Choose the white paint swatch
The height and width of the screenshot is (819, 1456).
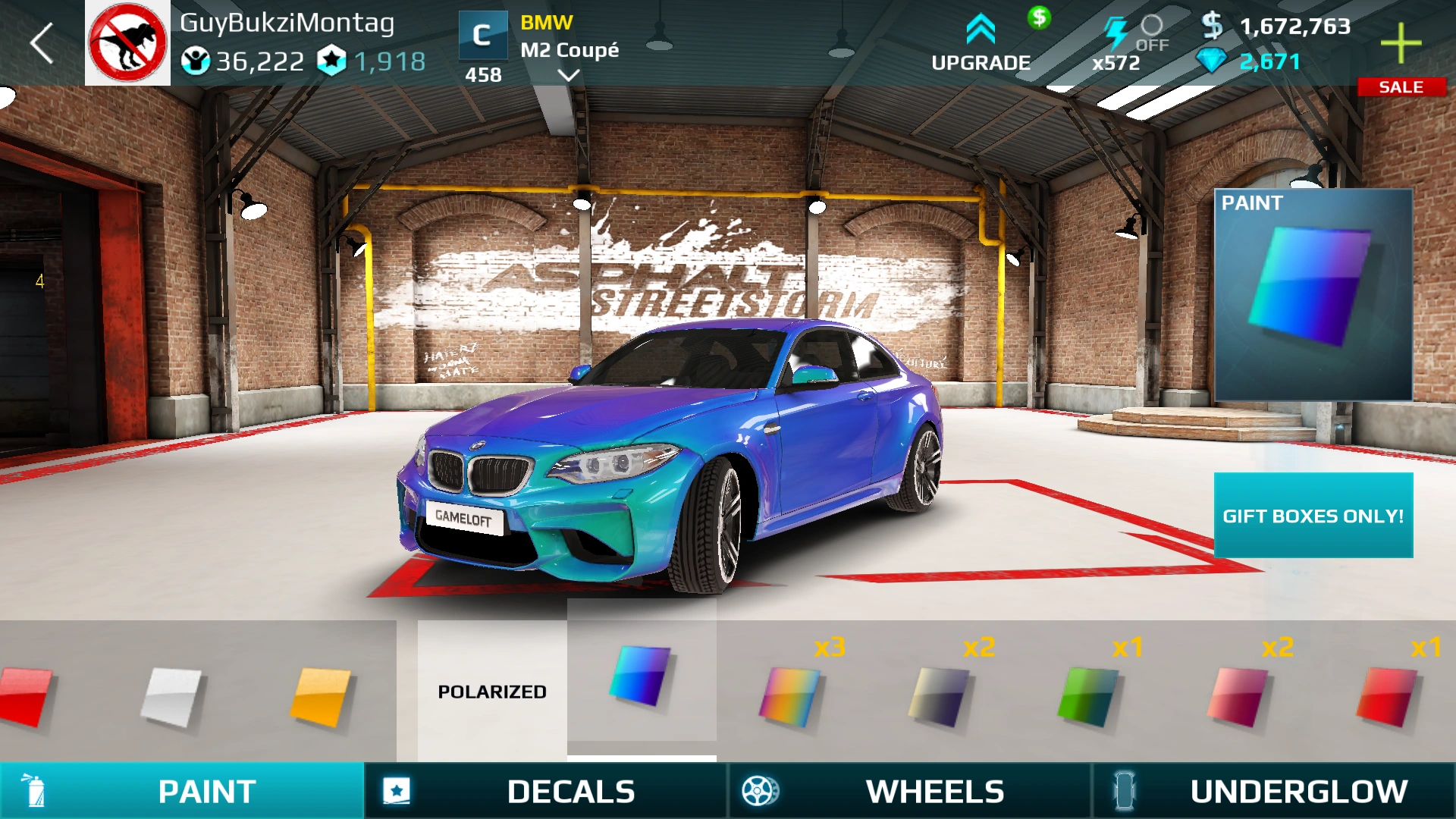pos(172,695)
